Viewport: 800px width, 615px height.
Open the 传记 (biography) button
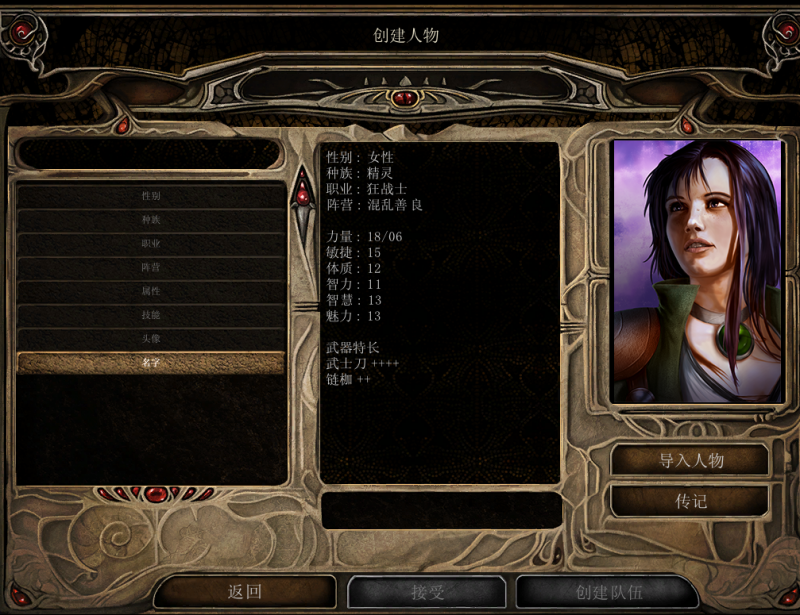[x=690, y=501]
